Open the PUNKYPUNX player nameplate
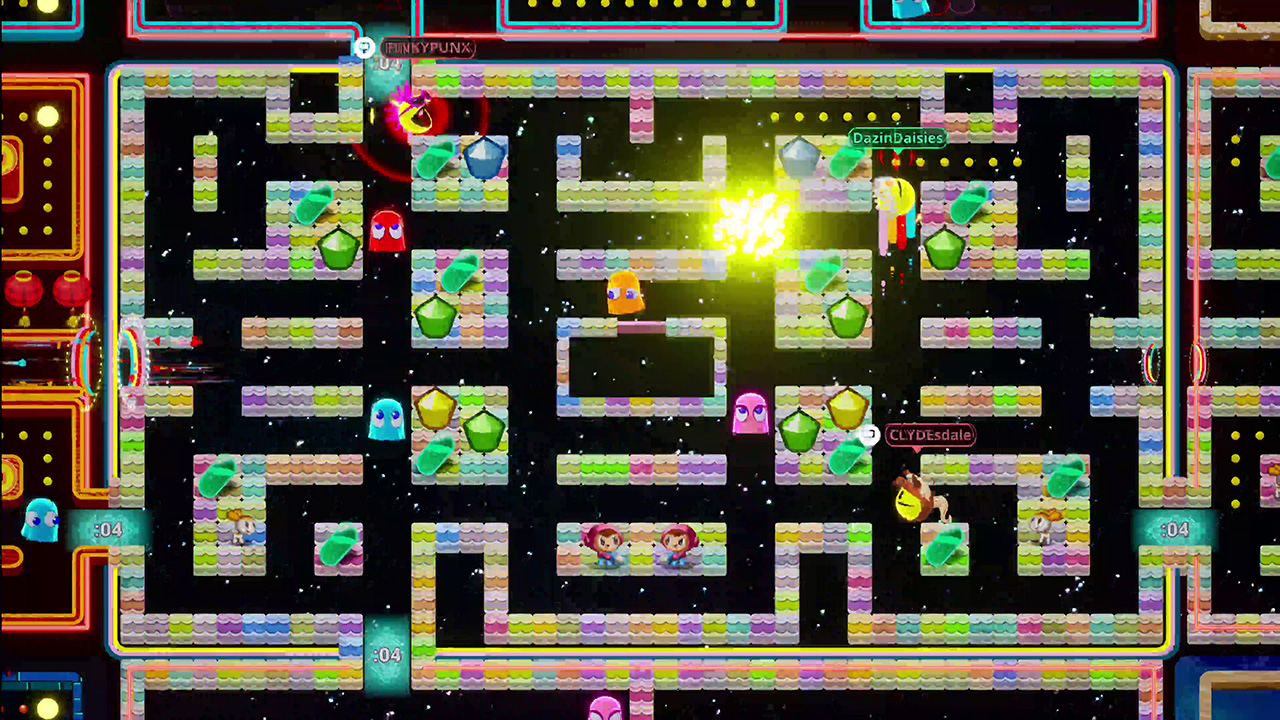 (428, 48)
